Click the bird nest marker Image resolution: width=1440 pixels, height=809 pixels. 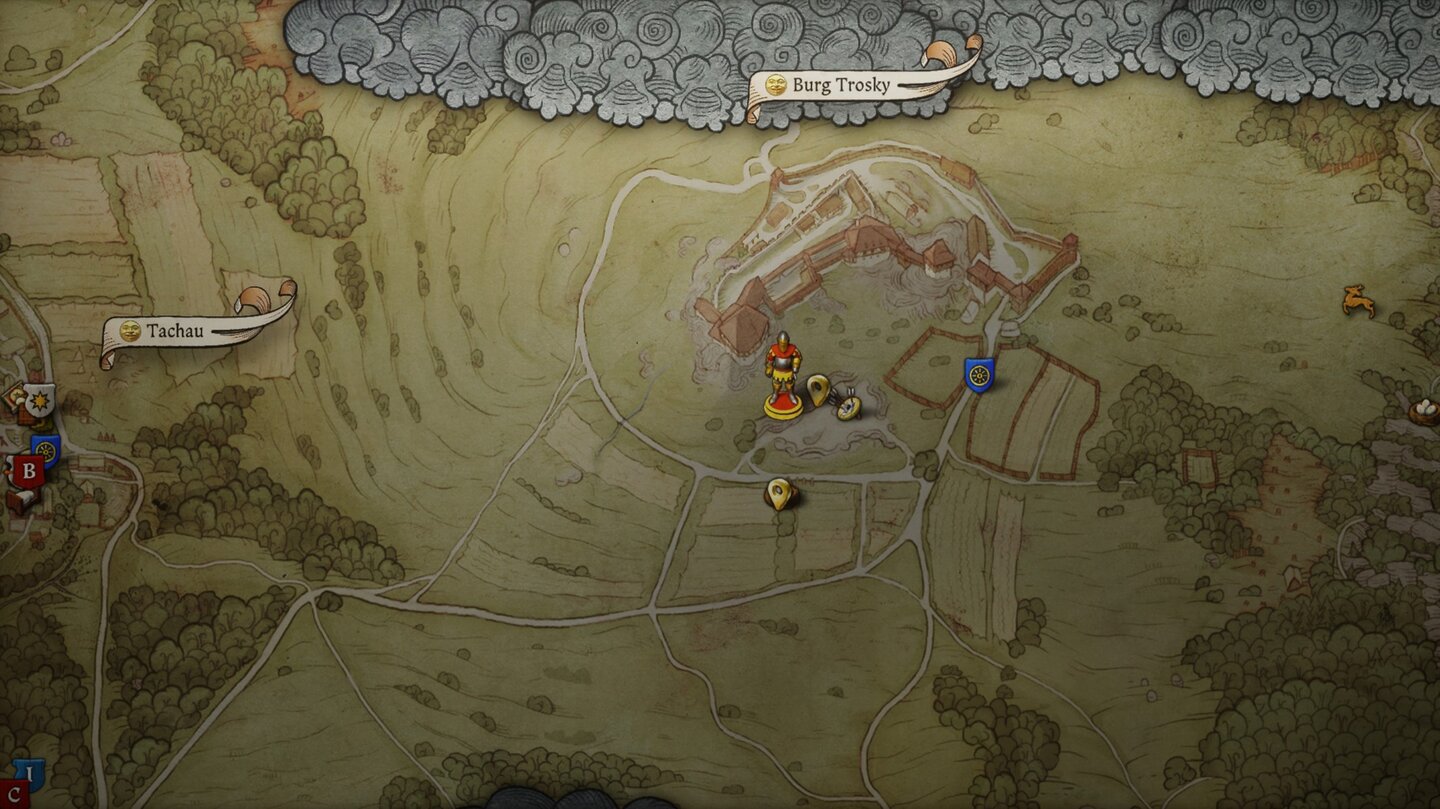point(1423,408)
